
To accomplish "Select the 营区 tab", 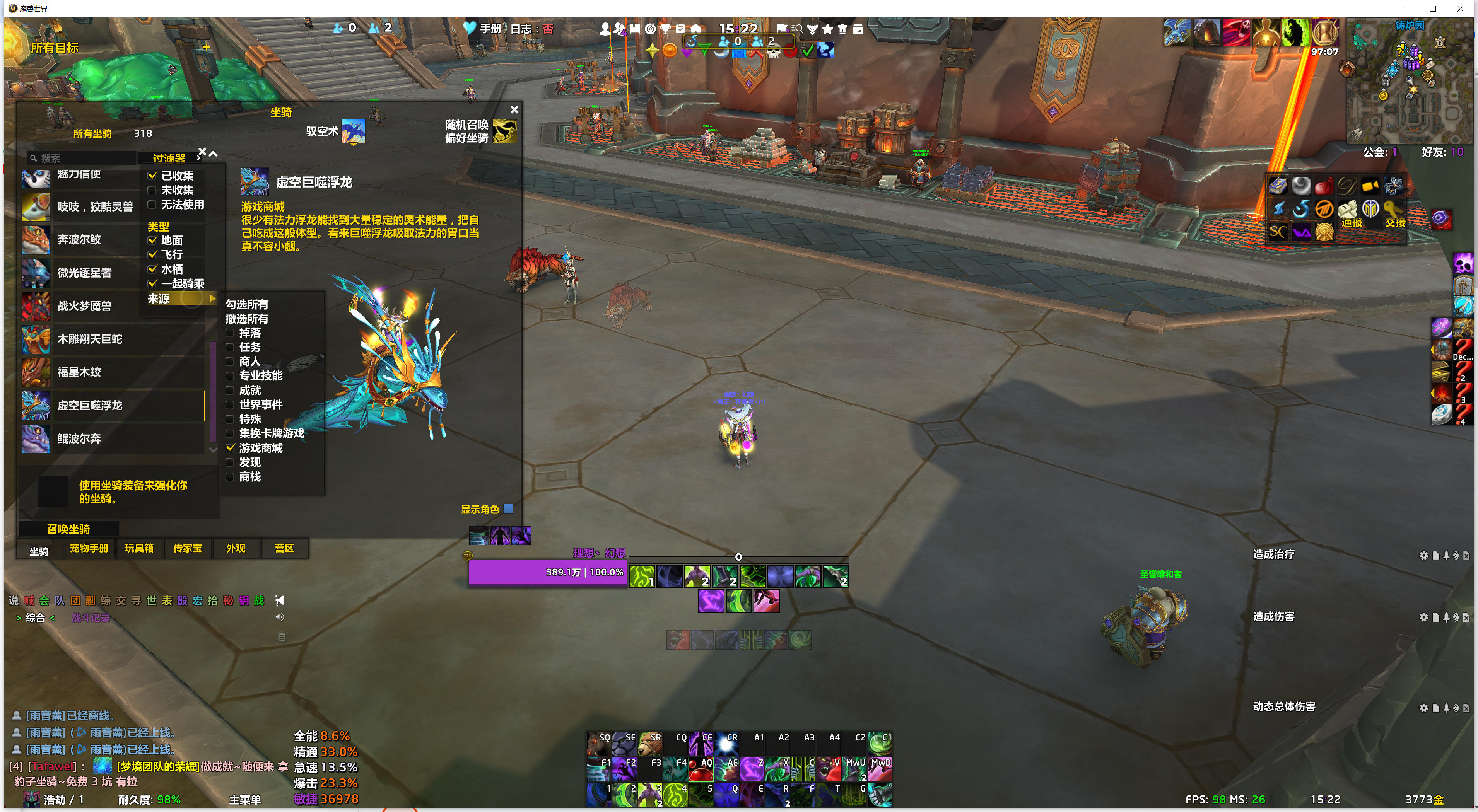I will (284, 548).
